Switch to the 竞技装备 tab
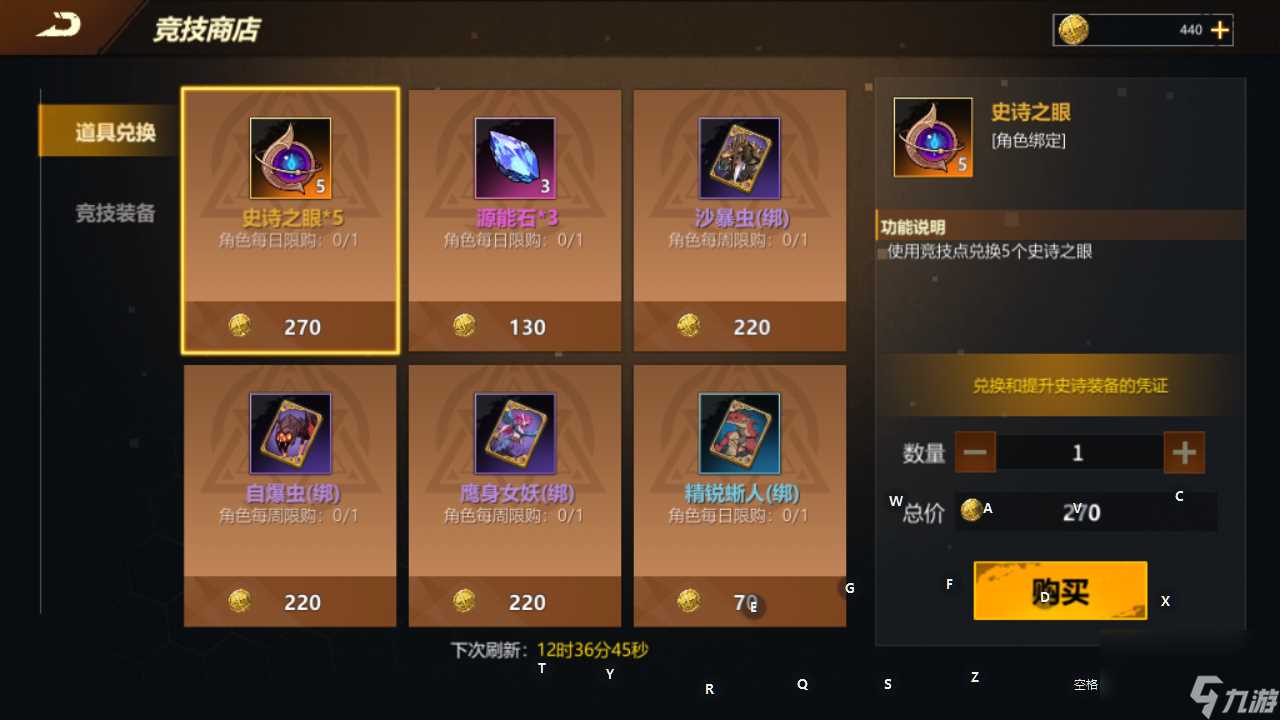 (x=113, y=211)
